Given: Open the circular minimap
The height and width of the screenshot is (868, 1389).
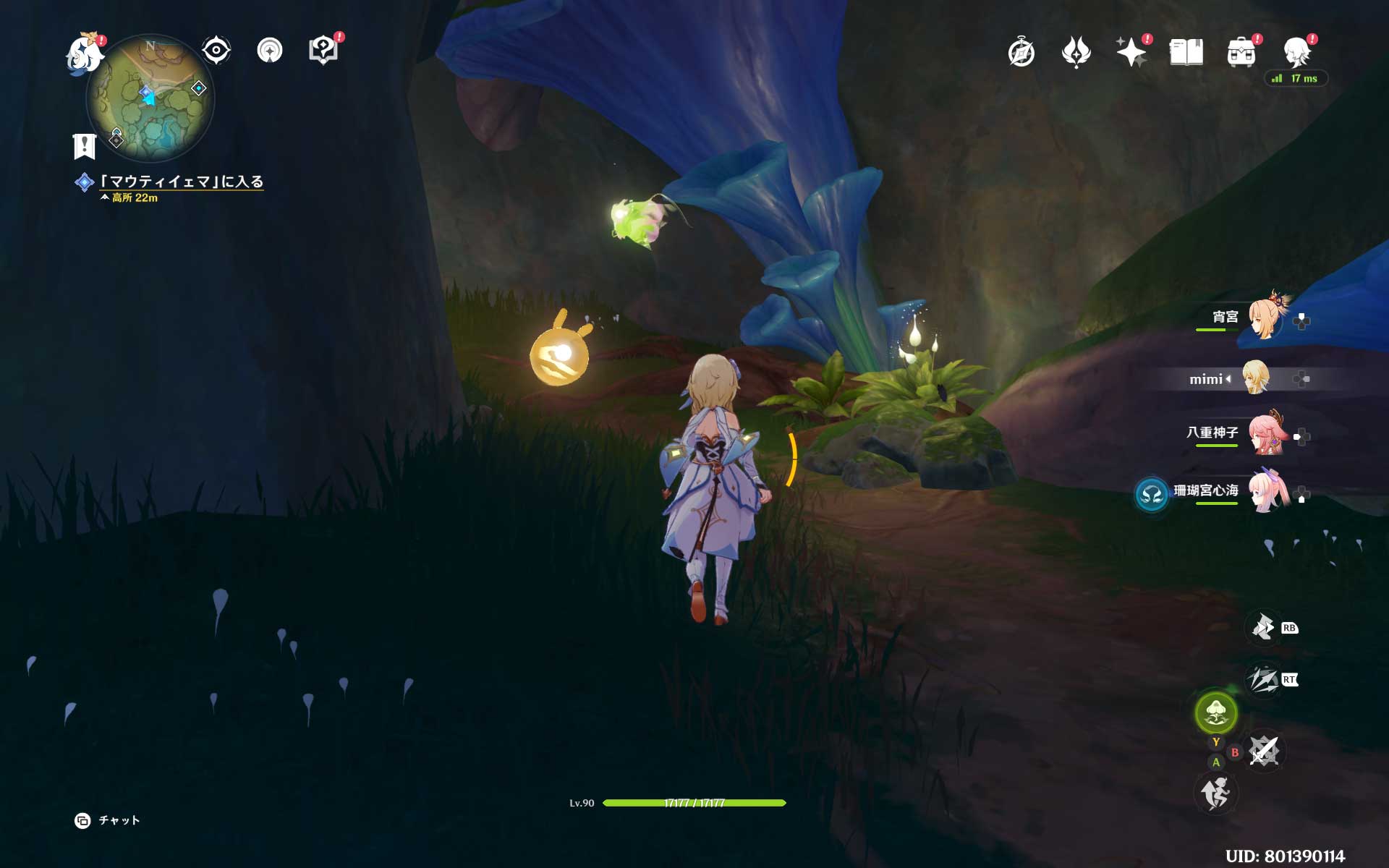Looking at the screenshot, I should point(150,98).
